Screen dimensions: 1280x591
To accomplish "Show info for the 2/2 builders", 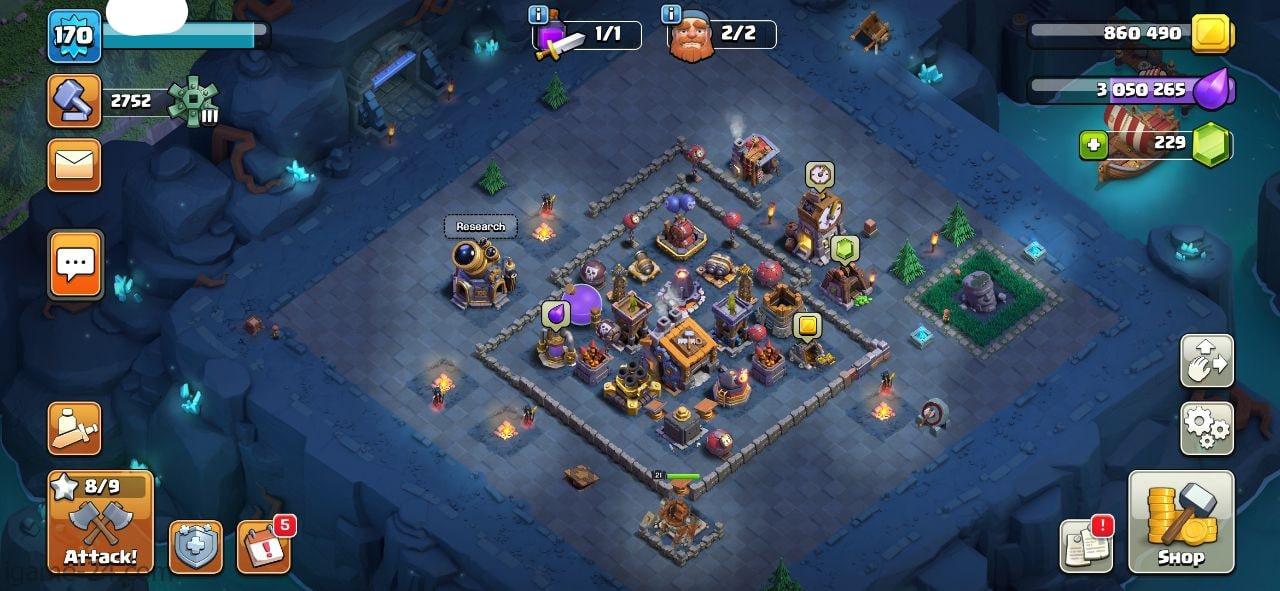I will click(671, 15).
